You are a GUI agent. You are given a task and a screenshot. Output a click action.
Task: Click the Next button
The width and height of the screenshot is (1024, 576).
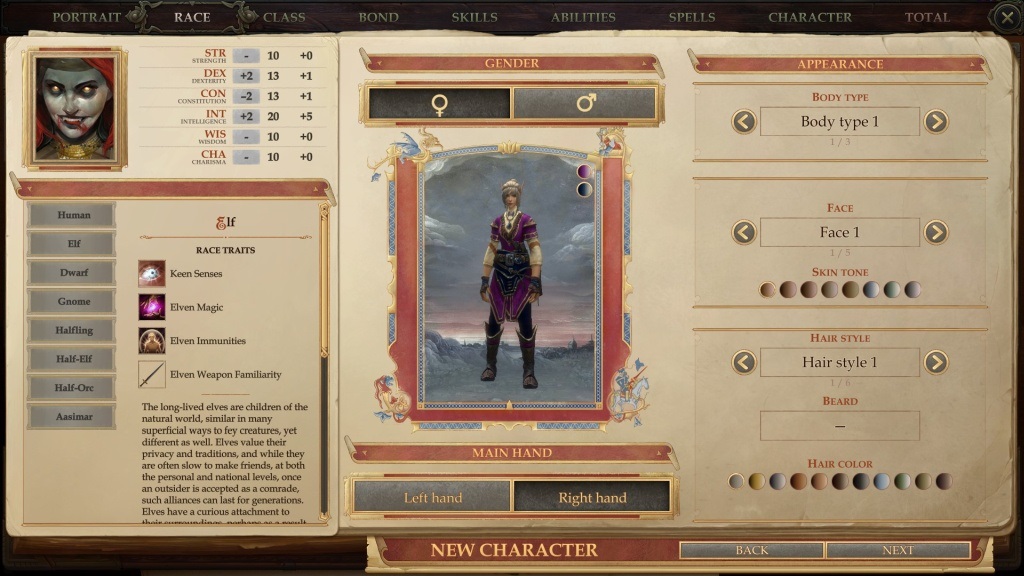897,550
